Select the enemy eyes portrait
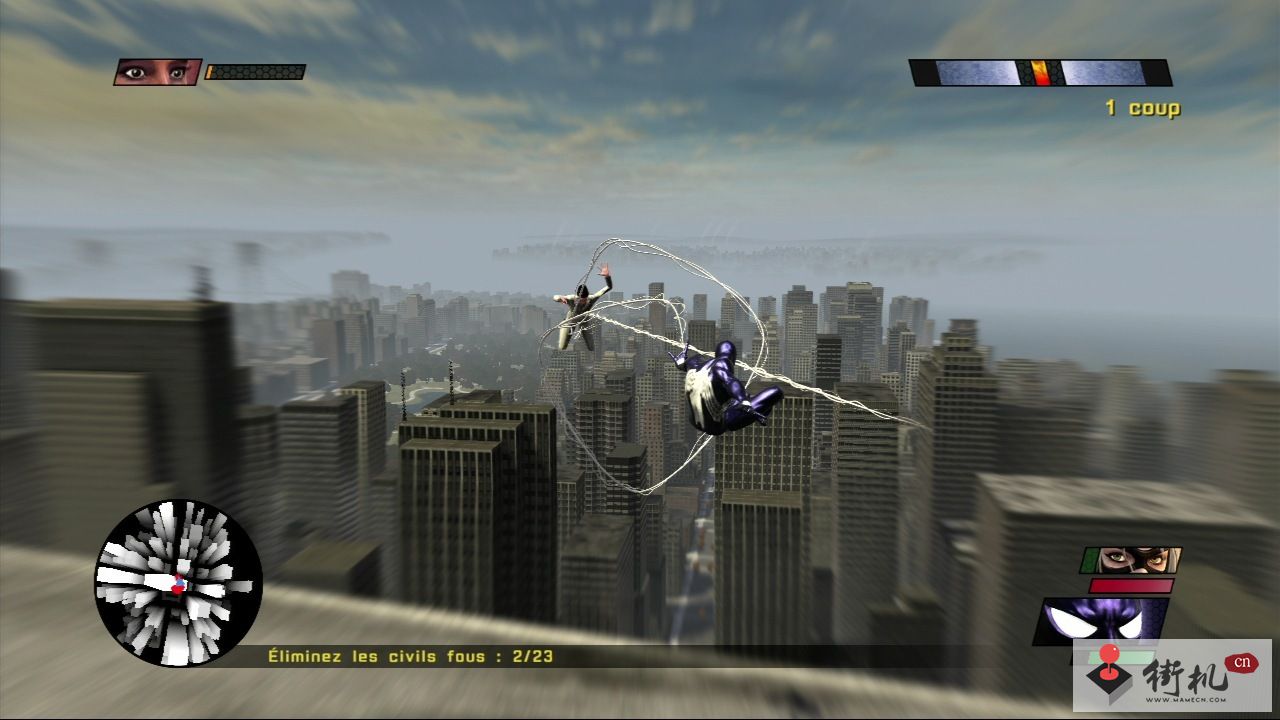The width and height of the screenshot is (1280, 720). 157,72
